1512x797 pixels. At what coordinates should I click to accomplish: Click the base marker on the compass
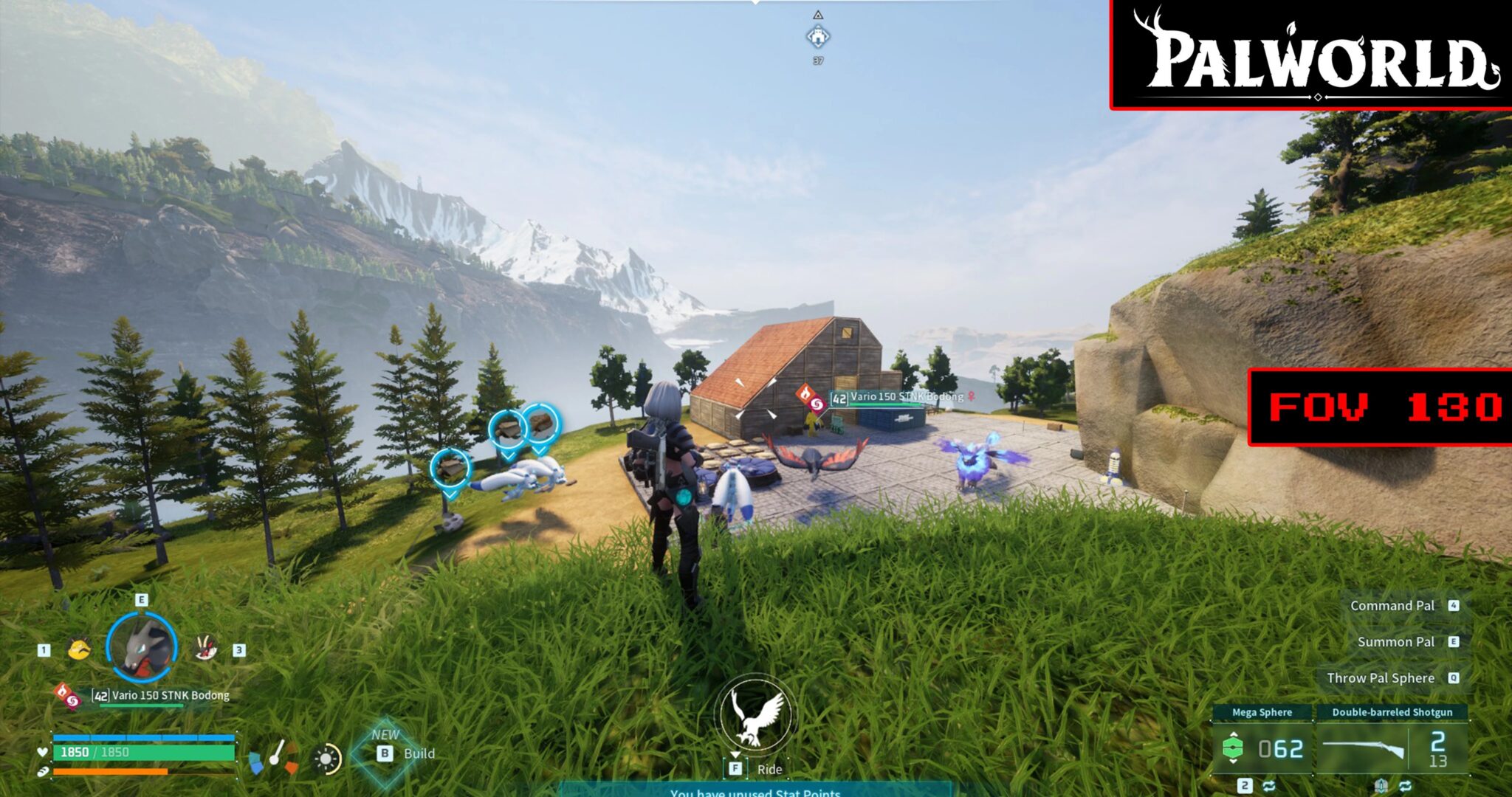point(817,36)
